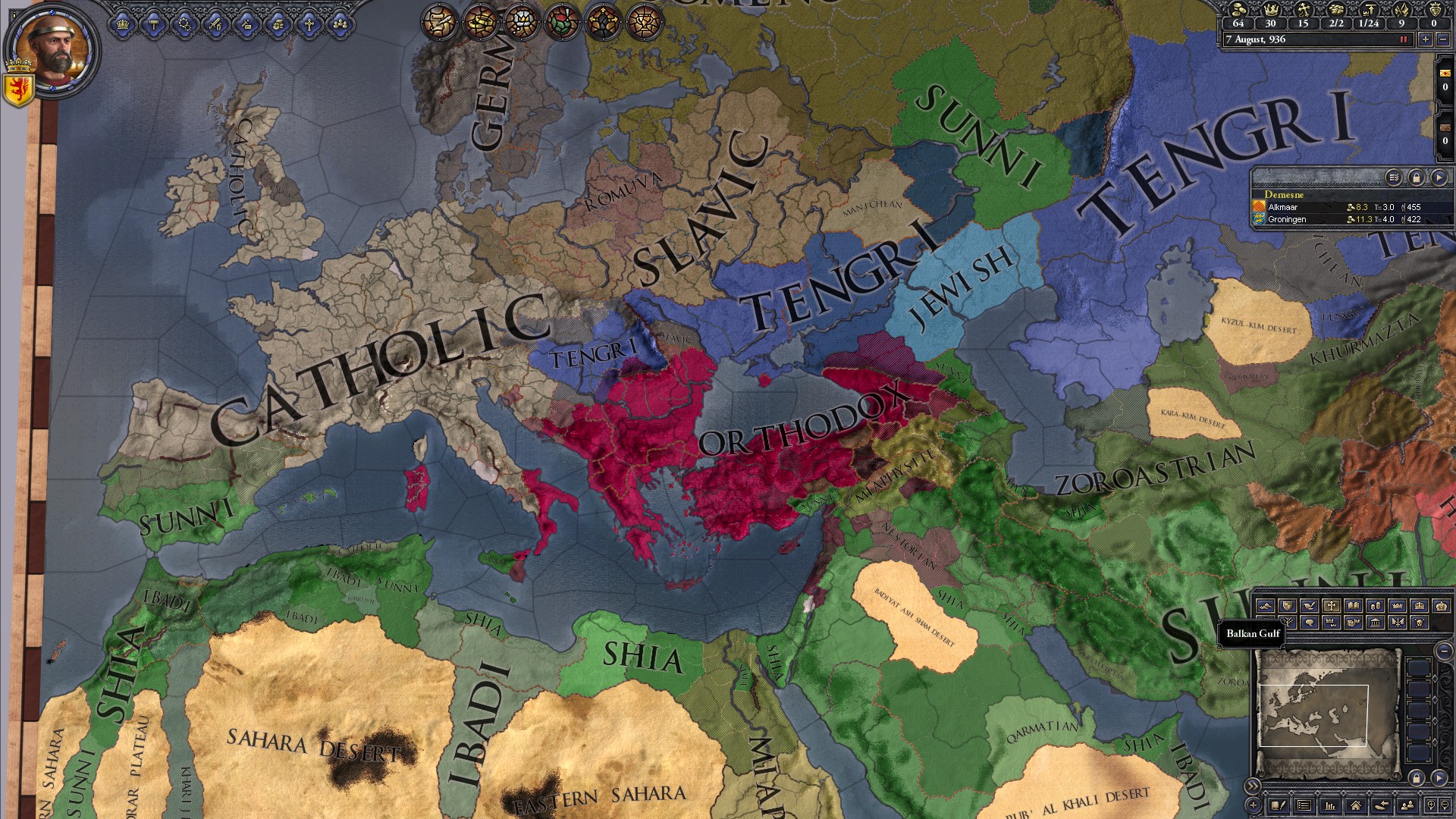Open the Military screen sword icon
Image resolution: width=1456 pixels, height=819 pixels.
215,24
